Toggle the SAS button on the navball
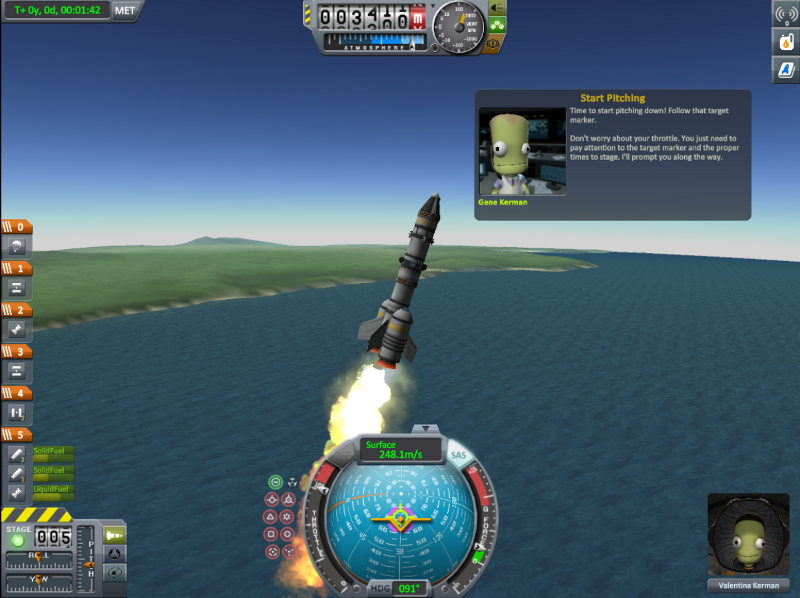This screenshot has height=598, width=800. coord(459,456)
